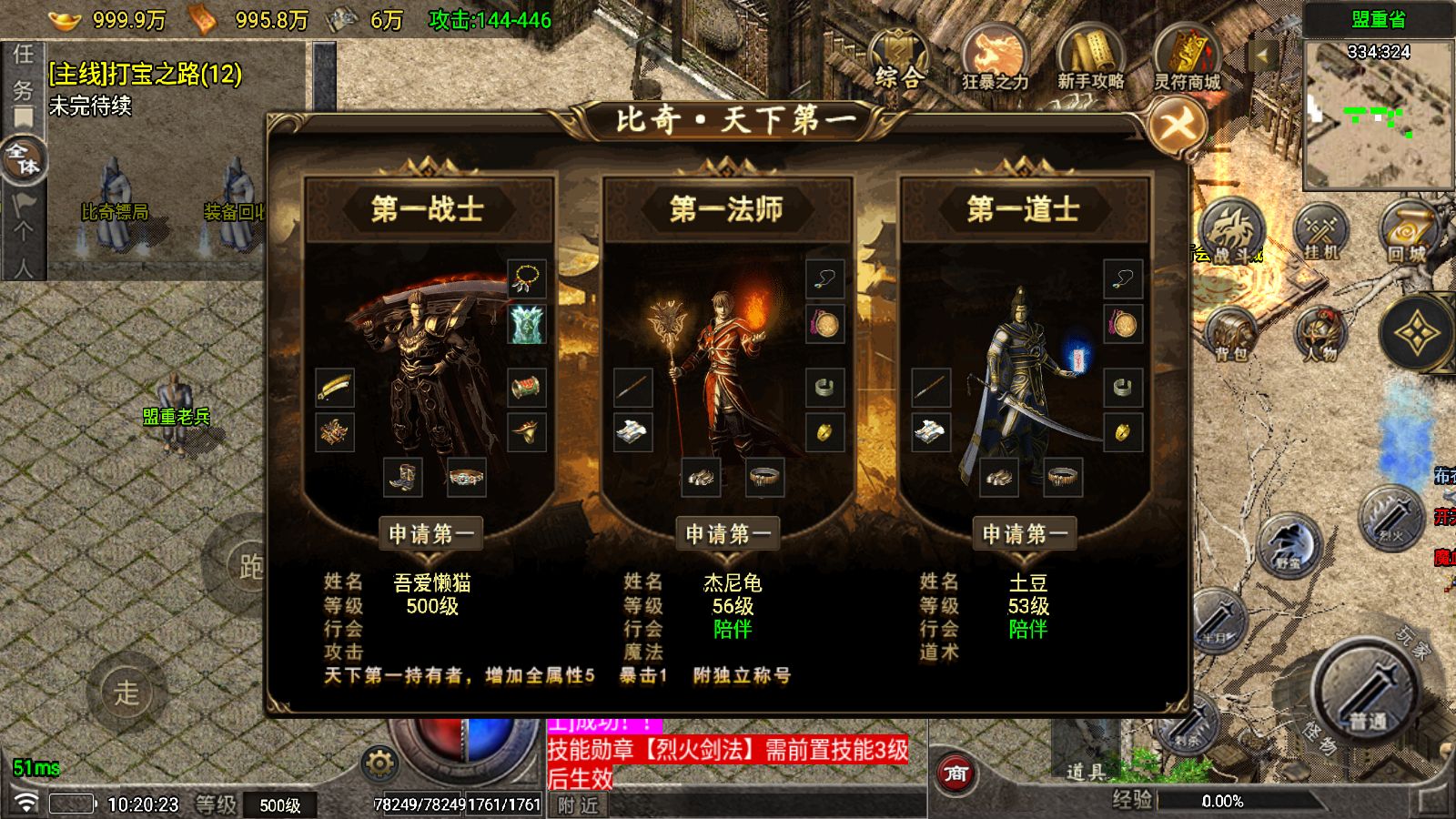1456x819 pixels.
Task: Open the 综合 menu icon
Action: pyautogui.click(x=897, y=60)
